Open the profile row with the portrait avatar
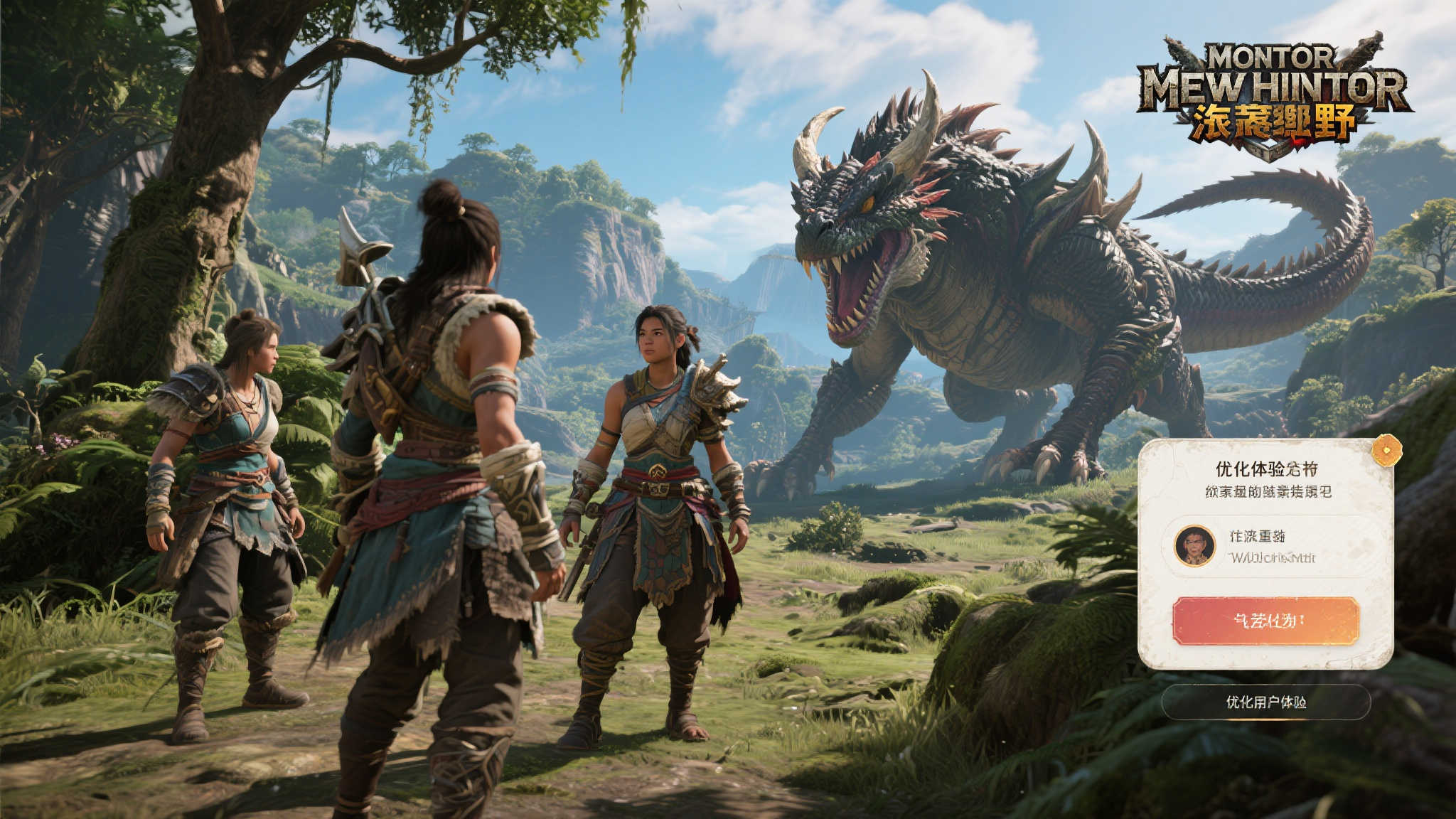This screenshot has width=1456, height=819. 1265,546
